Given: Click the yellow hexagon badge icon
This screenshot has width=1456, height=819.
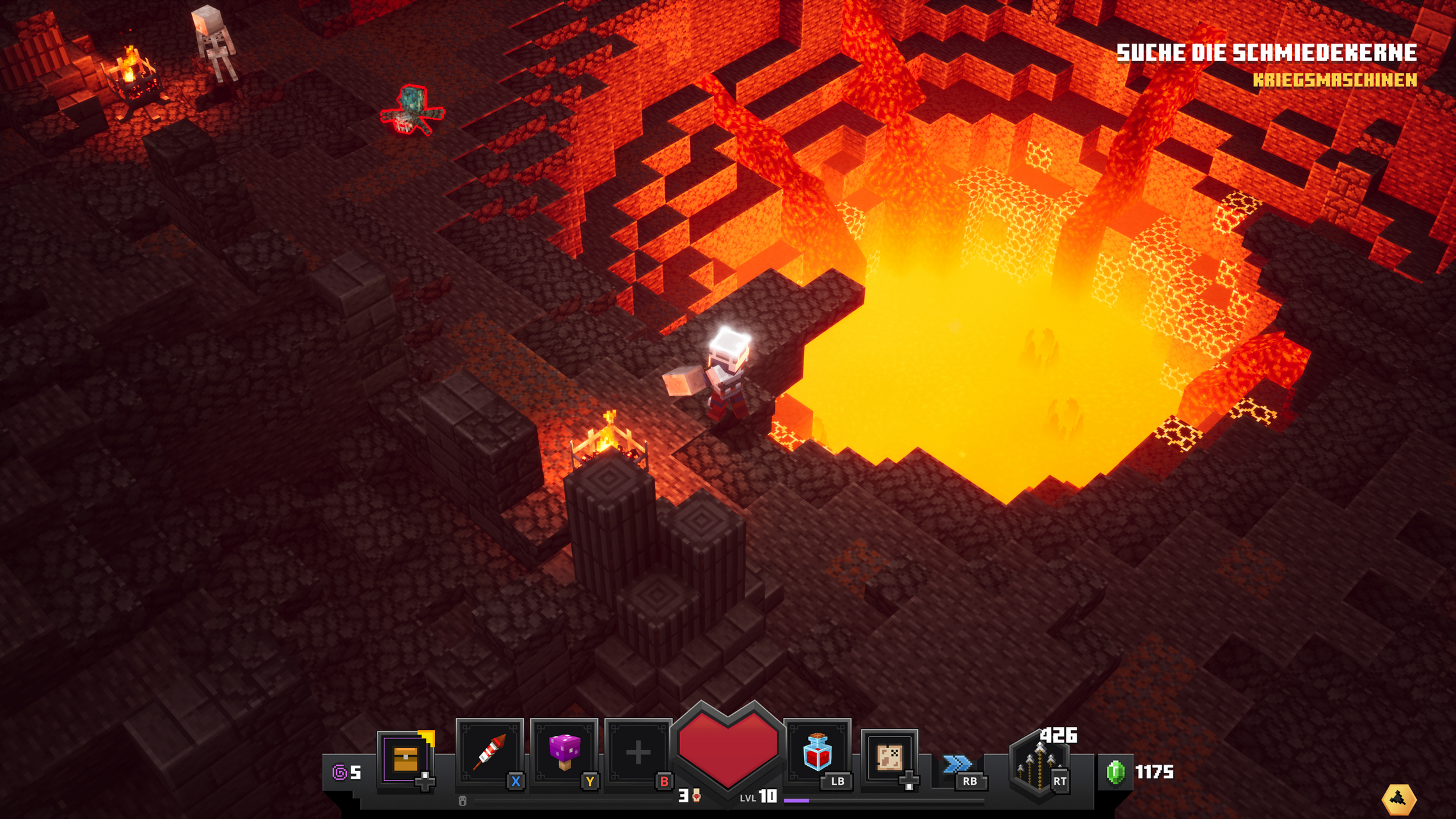Looking at the screenshot, I should [x=1398, y=799].
